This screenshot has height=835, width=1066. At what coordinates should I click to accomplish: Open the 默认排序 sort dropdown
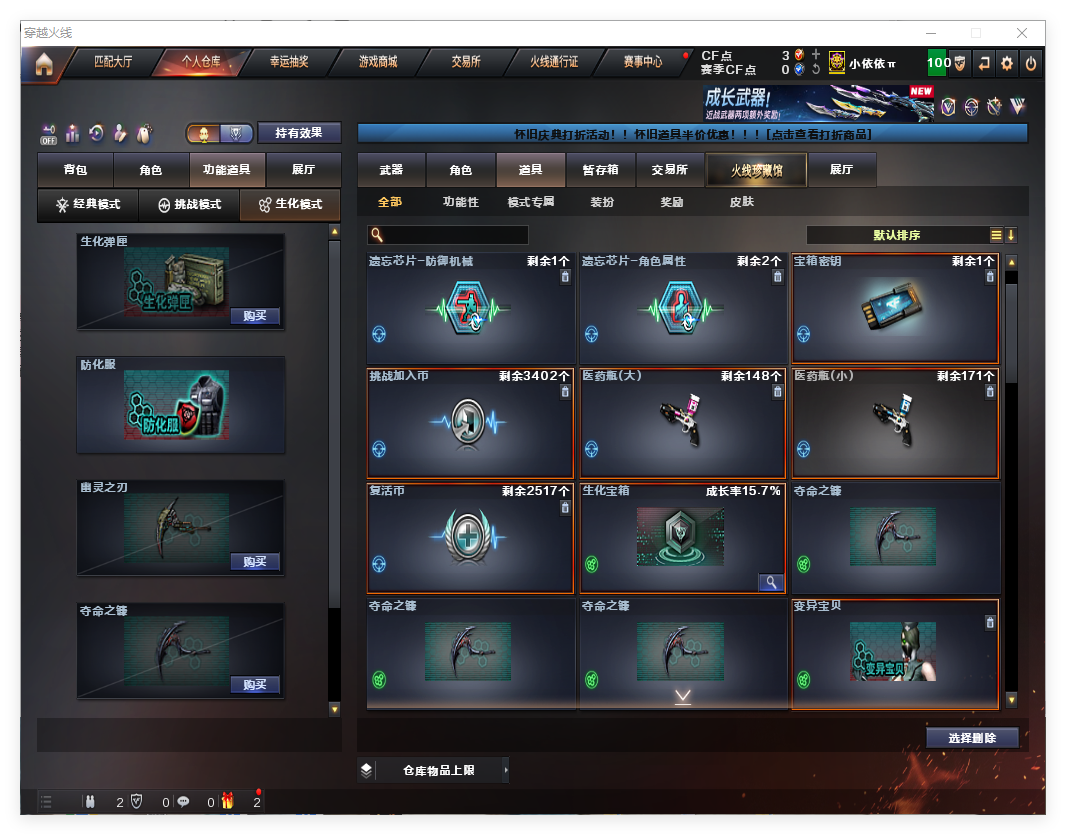(x=897, y=236)
